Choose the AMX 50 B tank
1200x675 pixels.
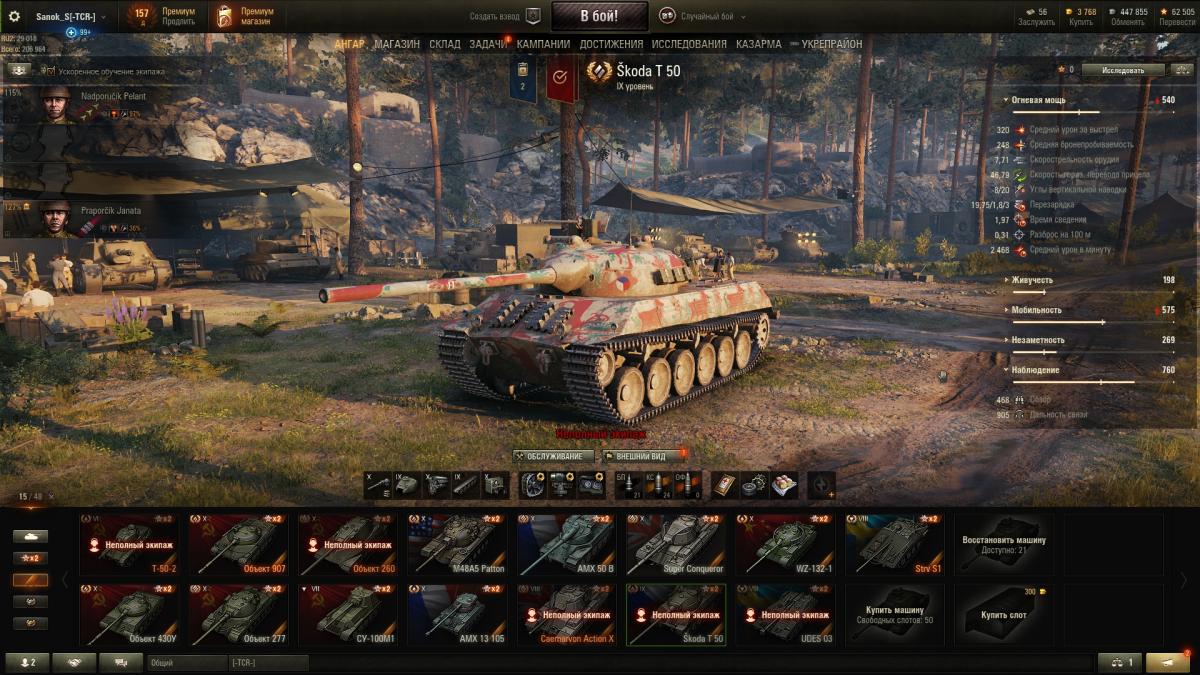pyautogui.click(x=567, y=544)
